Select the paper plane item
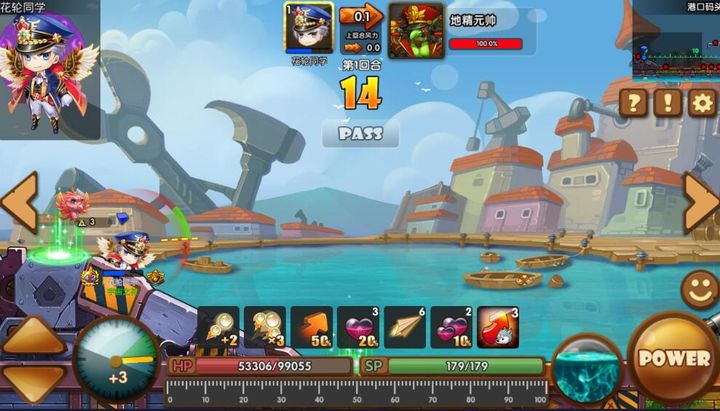 coord(405,328)
